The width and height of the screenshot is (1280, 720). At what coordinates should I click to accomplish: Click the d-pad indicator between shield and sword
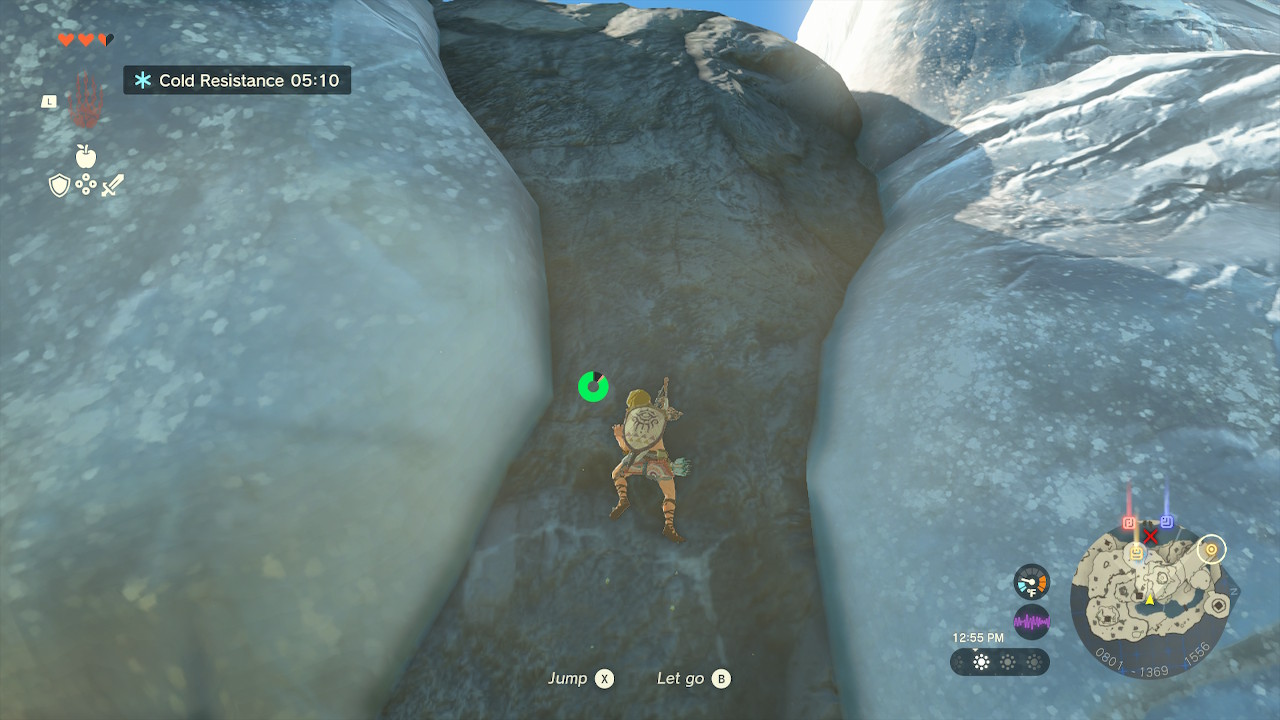coord(85,183)
